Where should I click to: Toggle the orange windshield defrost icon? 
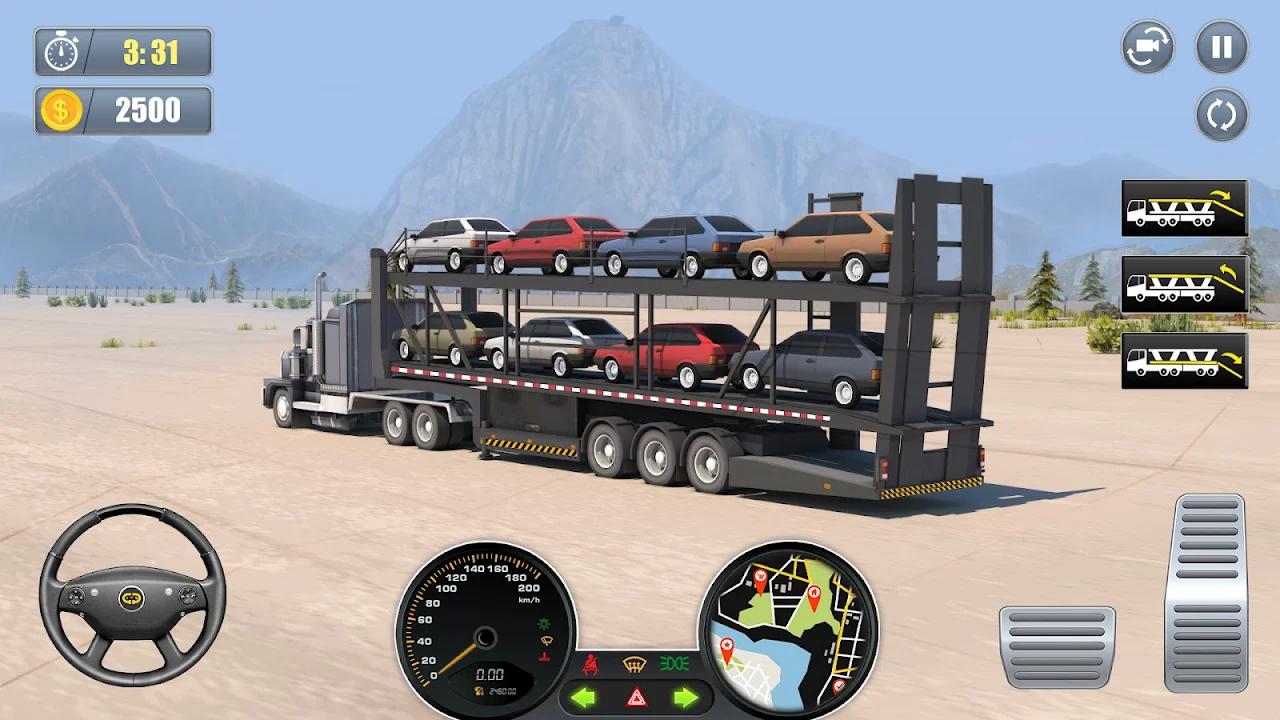633,663
